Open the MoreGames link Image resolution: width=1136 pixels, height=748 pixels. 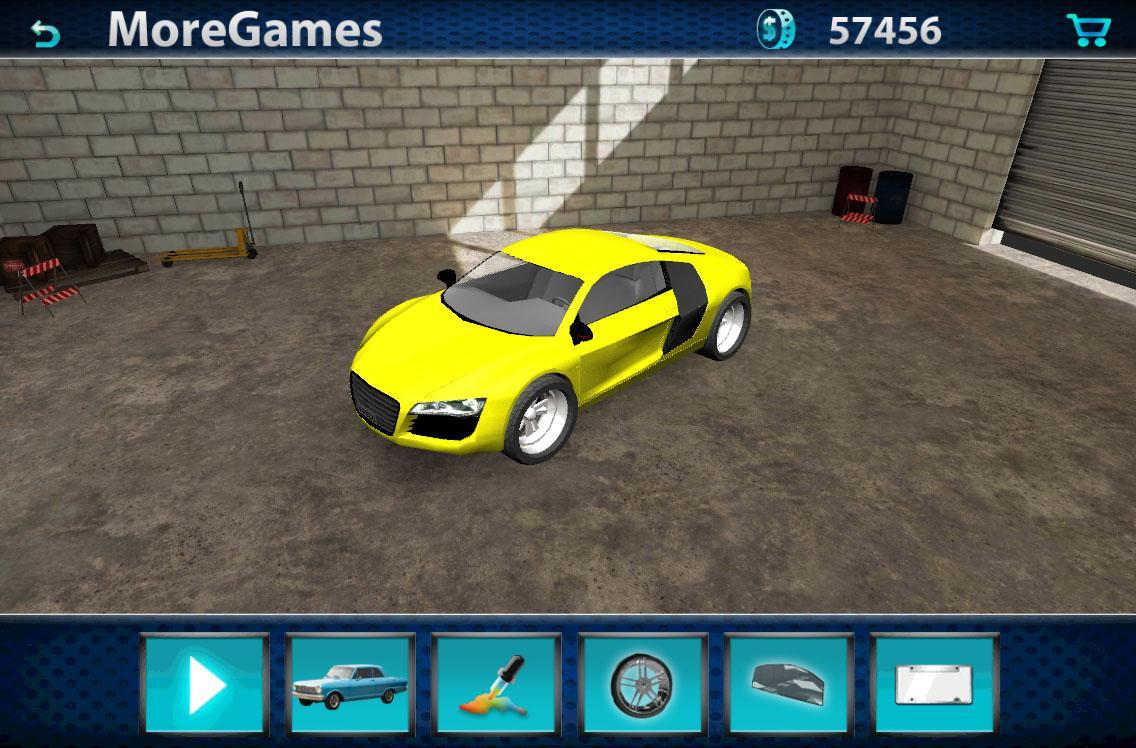click(245, 30)
